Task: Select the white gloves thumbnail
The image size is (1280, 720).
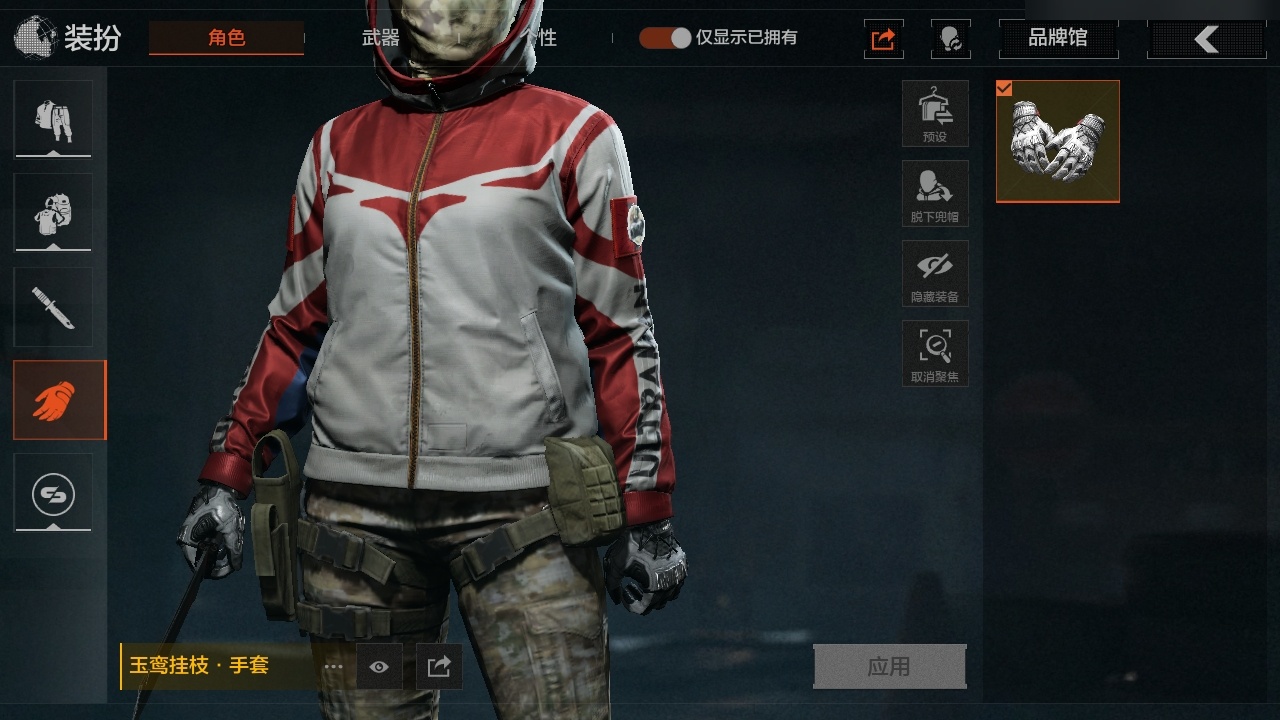Action: (x=1058, y=141)
